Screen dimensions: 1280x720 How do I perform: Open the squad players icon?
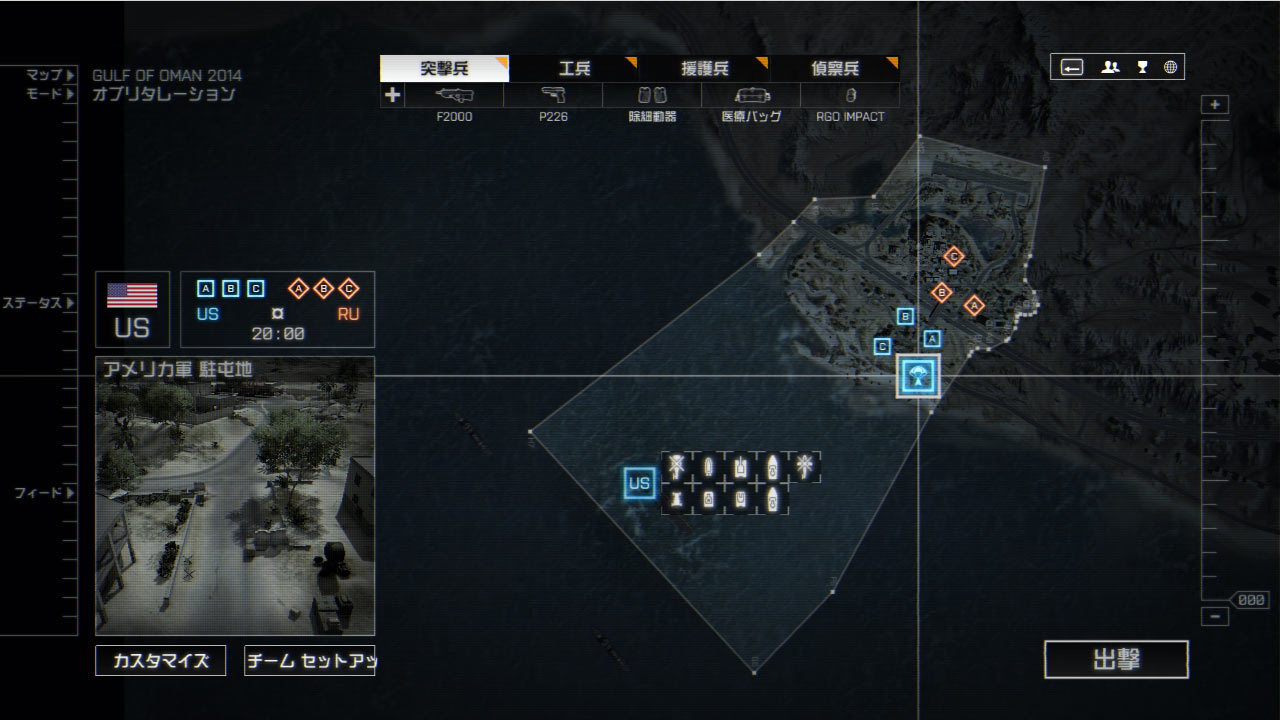[1110, 68]
